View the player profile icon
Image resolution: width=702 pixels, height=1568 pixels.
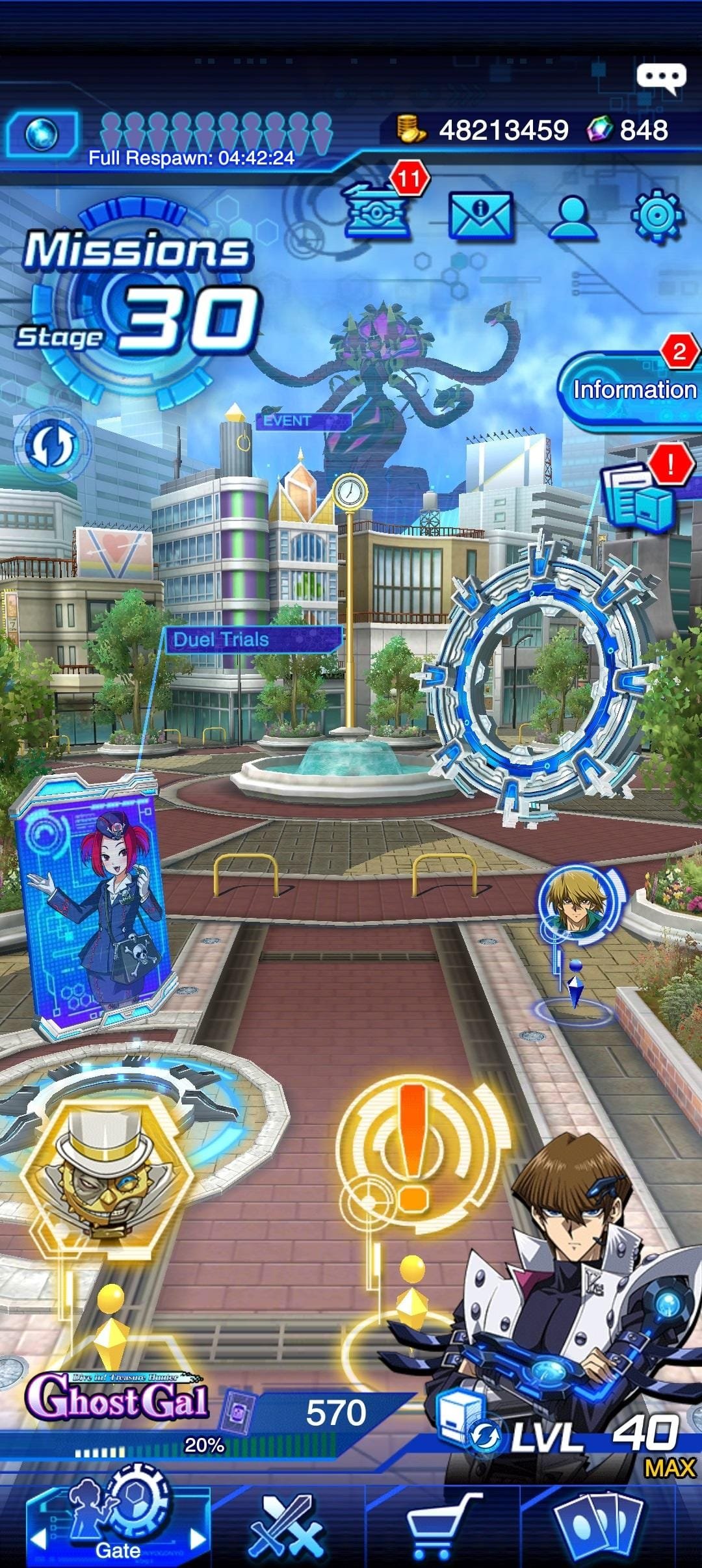pos(573,215)
